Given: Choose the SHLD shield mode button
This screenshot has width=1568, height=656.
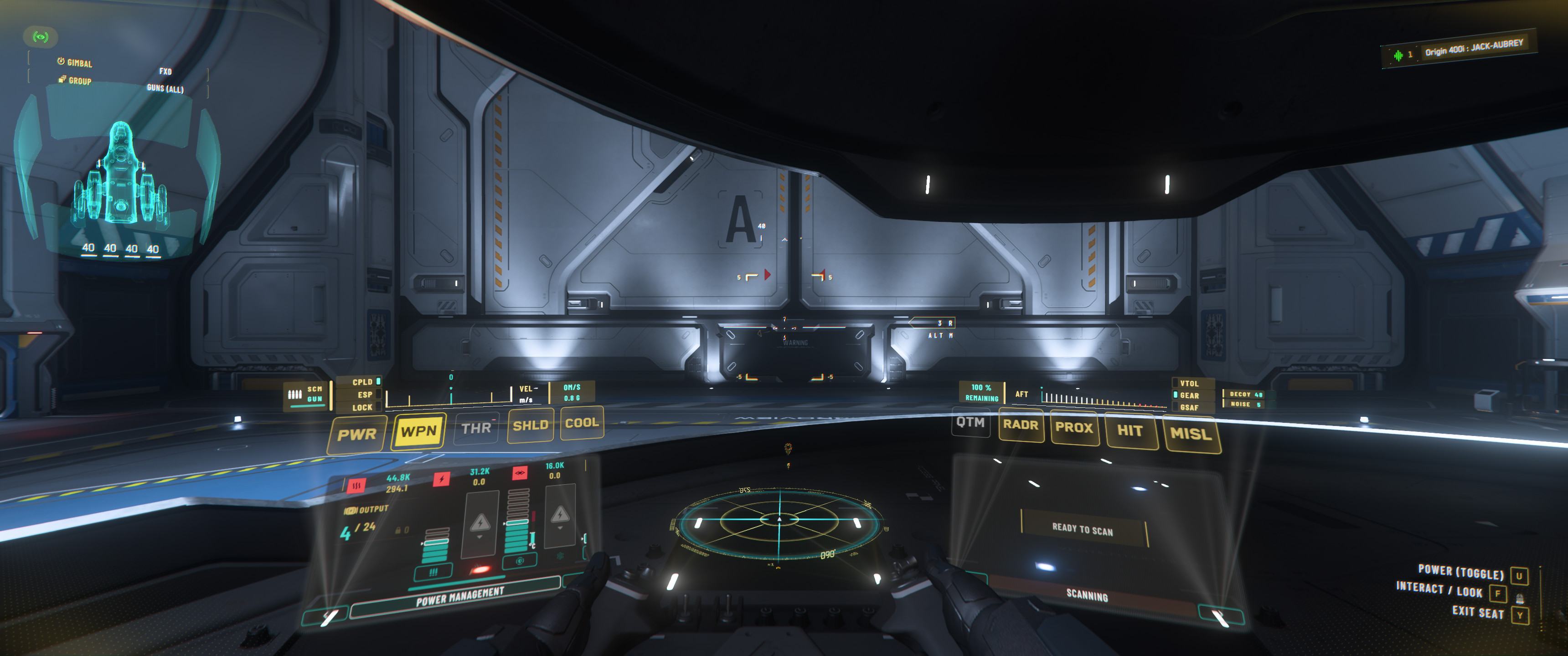Looking at the screenshot, I should 530,425.
